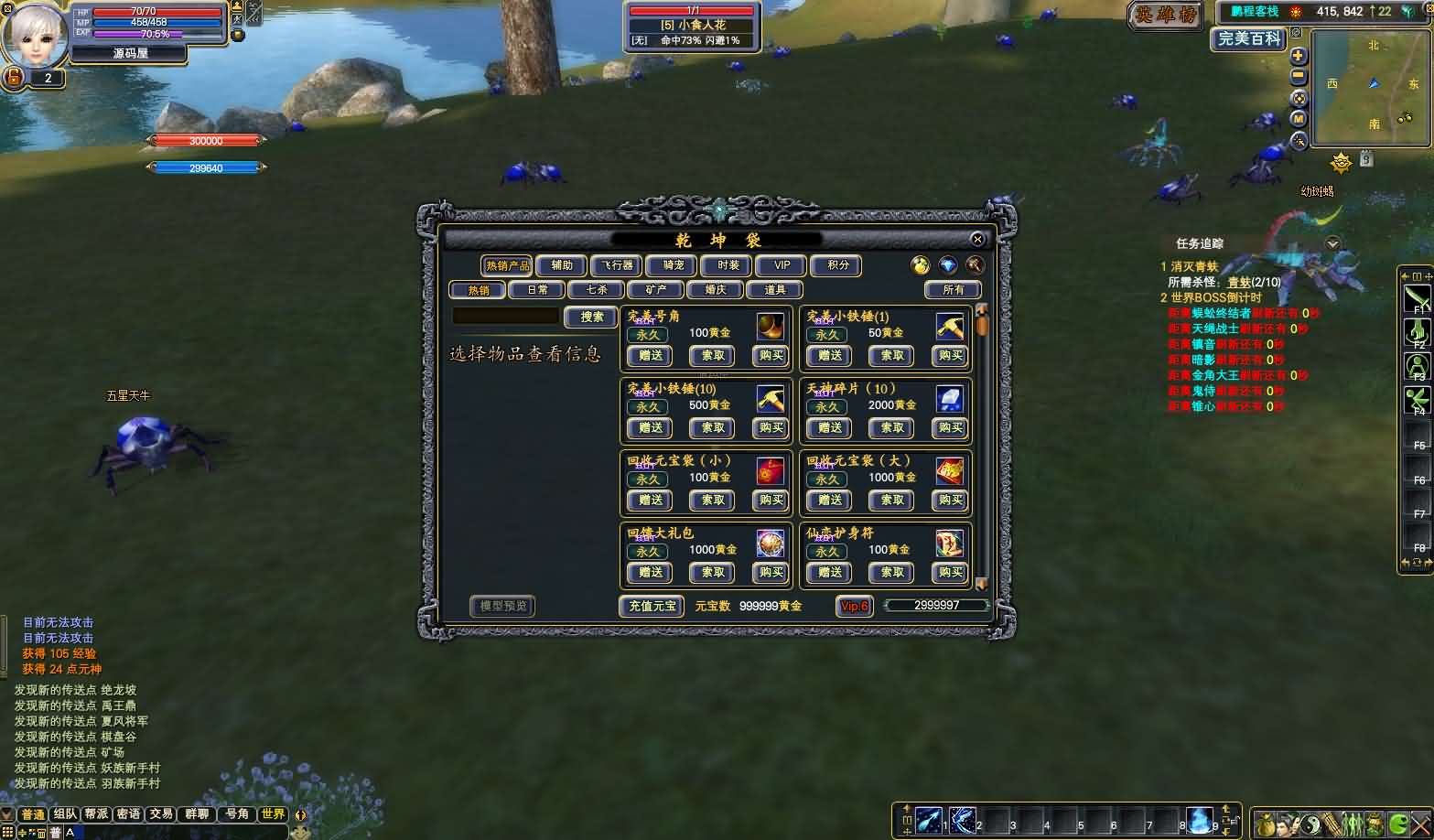Click the shop search text field

[x=505, y=317]
